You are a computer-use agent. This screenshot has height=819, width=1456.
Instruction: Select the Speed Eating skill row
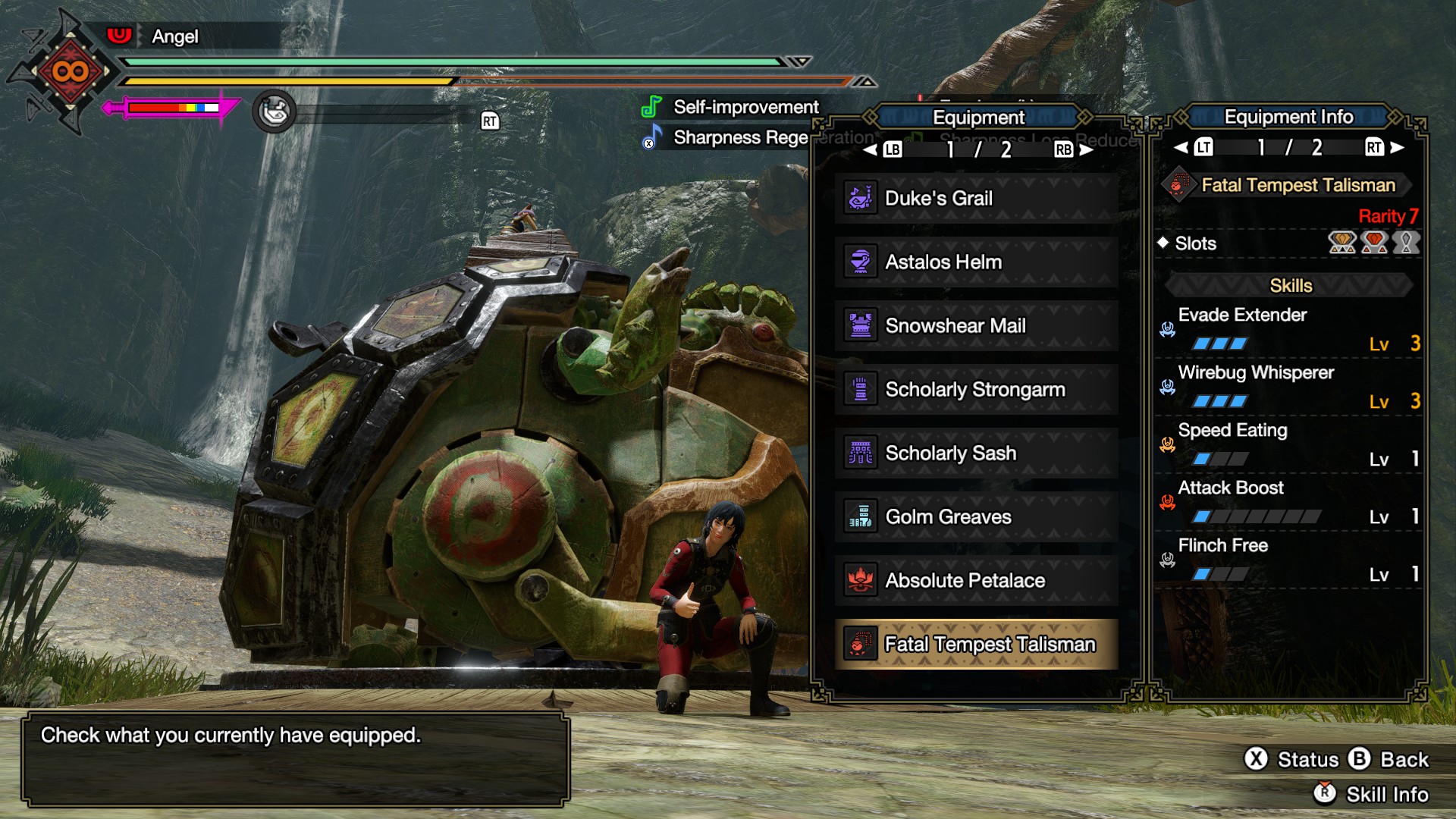pos(1289,444)
